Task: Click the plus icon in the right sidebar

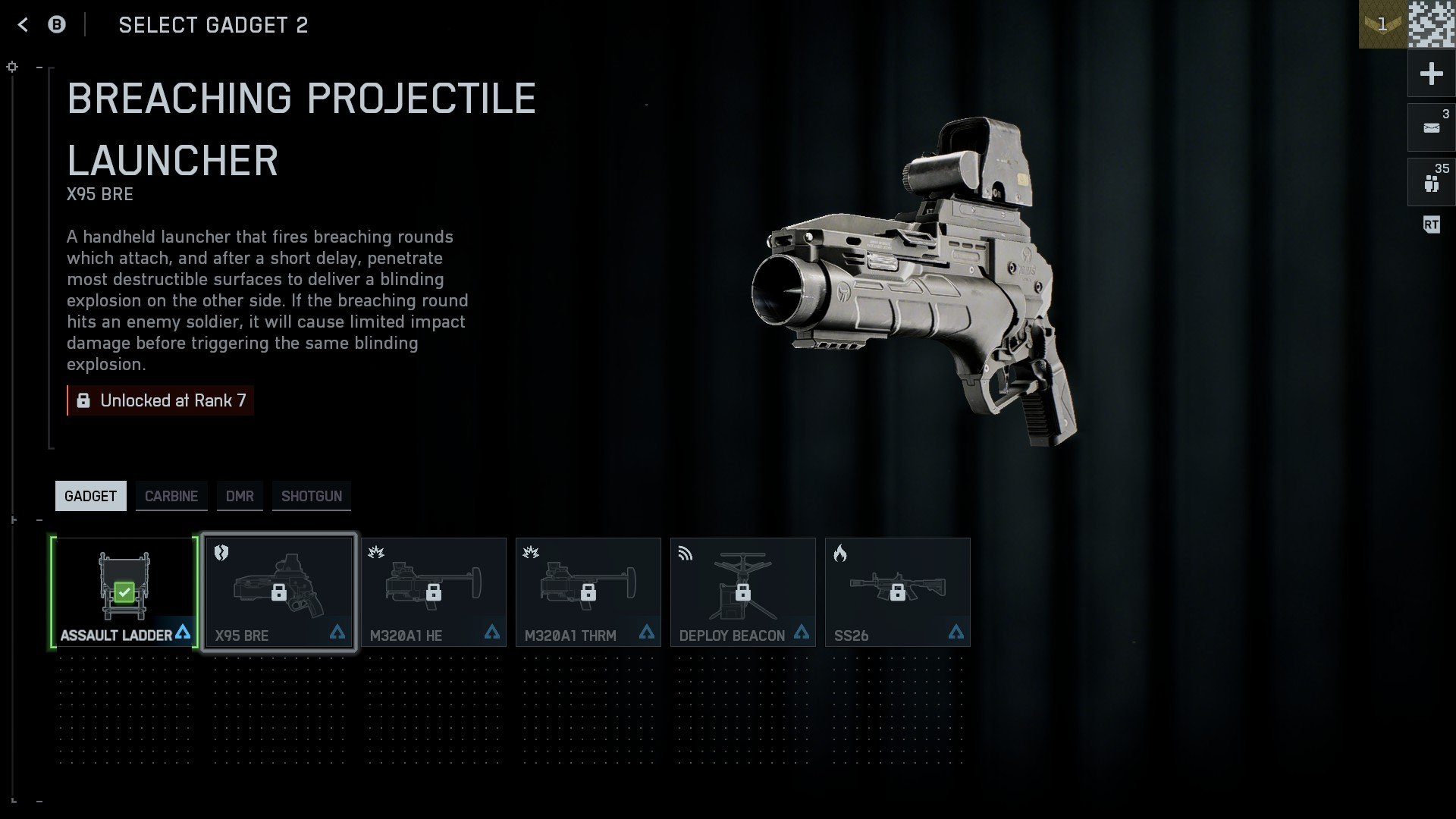Action: pos(1430,74)
